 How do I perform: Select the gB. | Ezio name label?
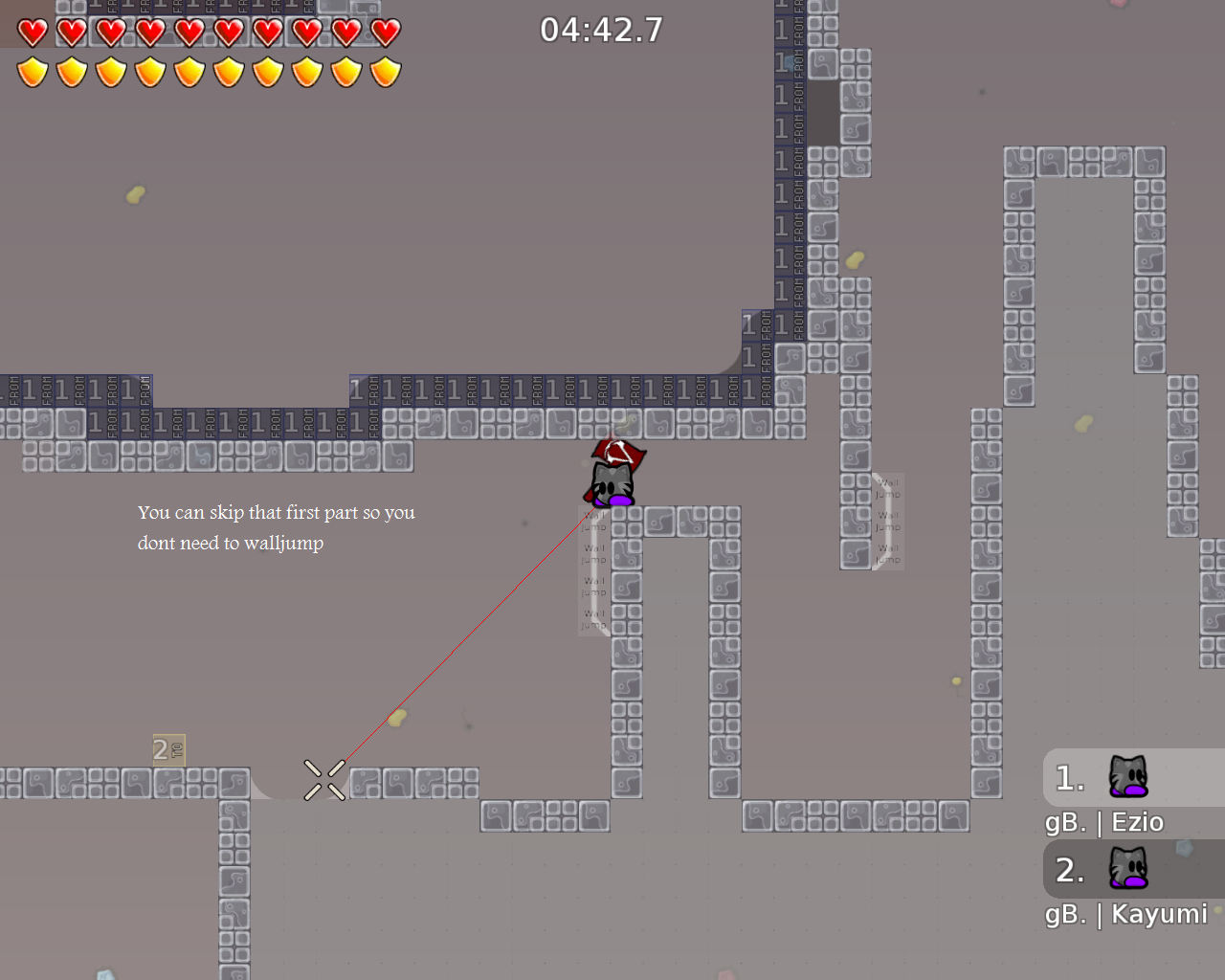[x=1104, y=821]
